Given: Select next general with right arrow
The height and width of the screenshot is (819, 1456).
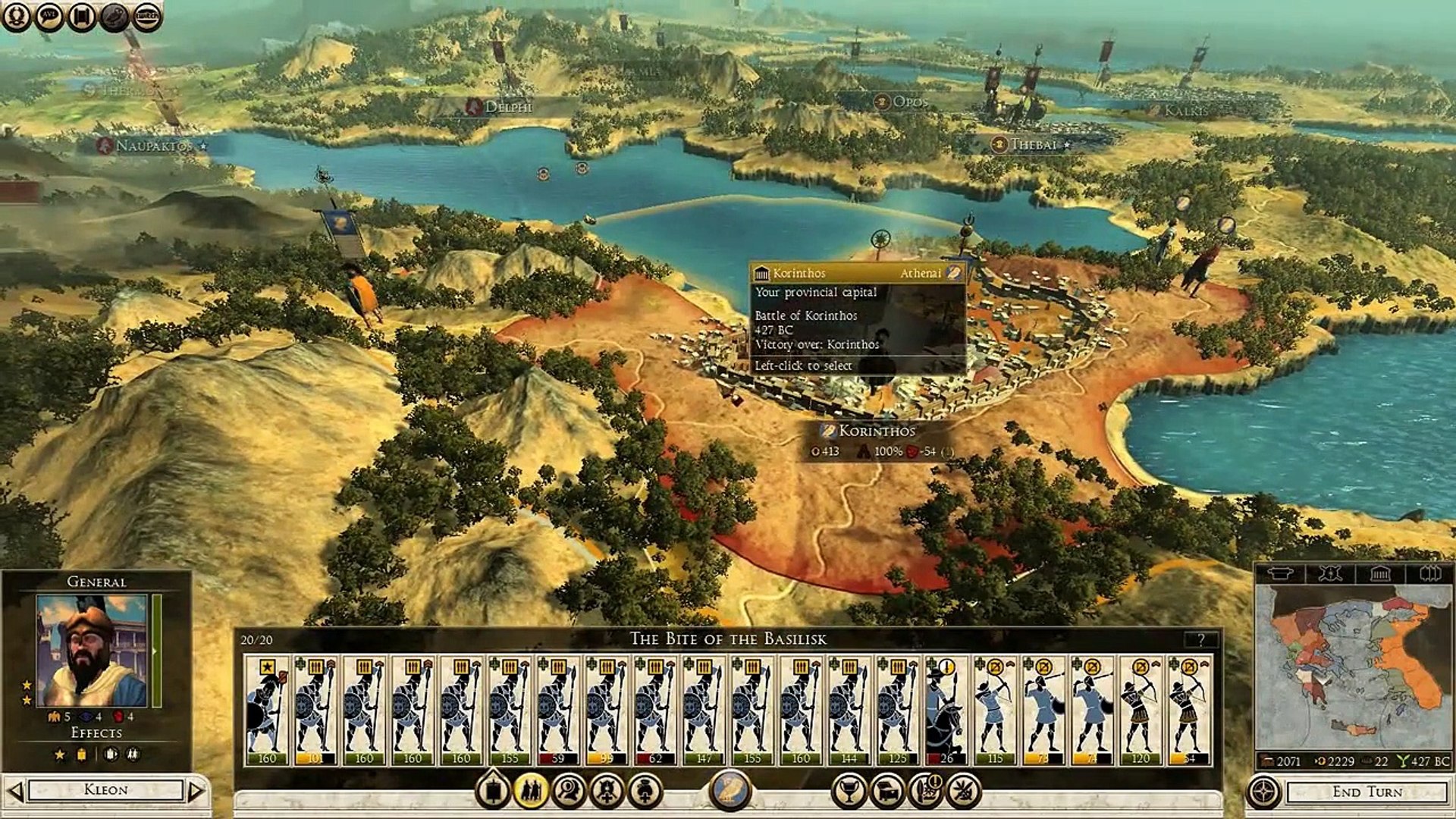Looking at the screenshot, I should 196,791.
